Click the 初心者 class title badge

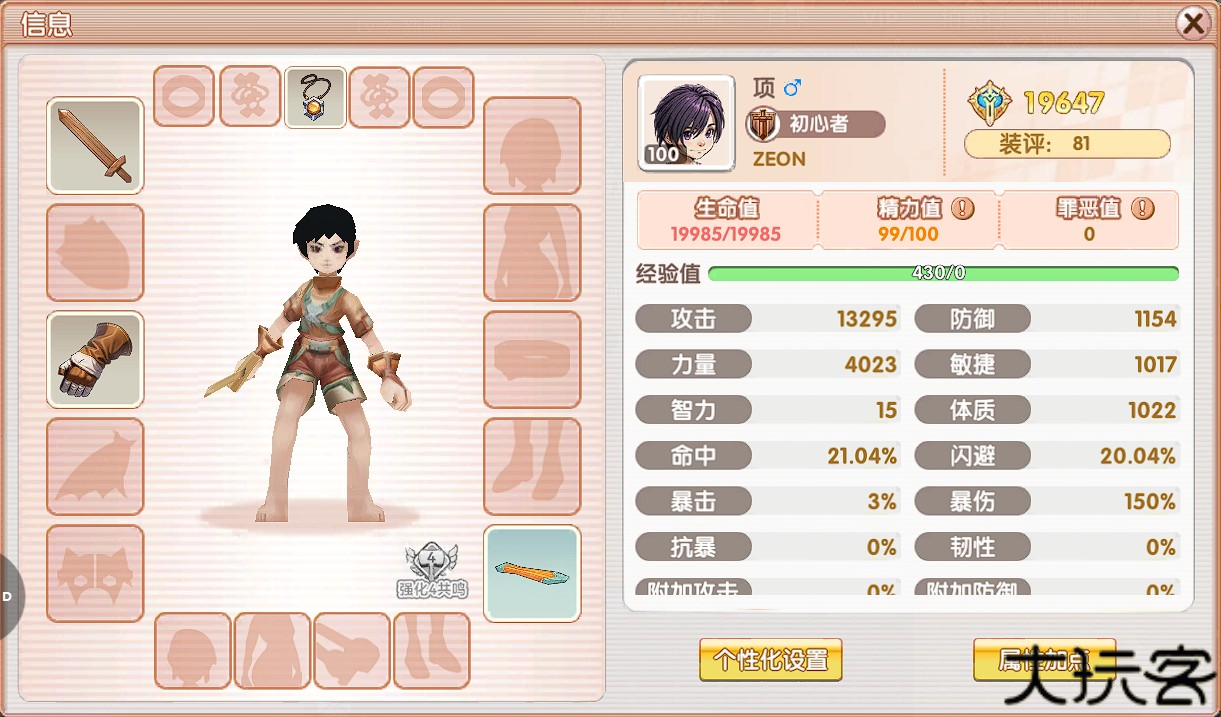pyautogui.click(x=817, y=124)
